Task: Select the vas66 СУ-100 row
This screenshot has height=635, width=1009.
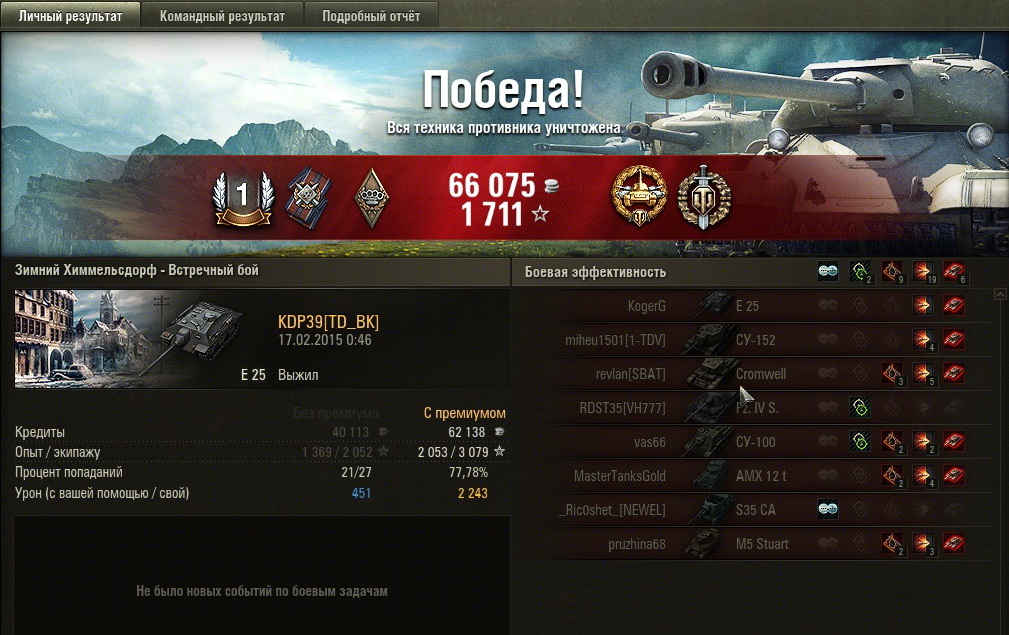Action: coord(750,442)
